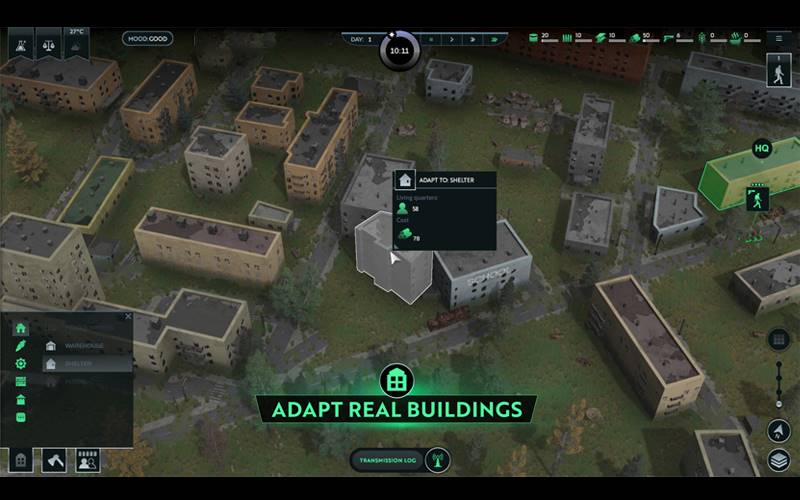The image size is (800, 500).
Task: Switch to the house category tab
Action: (x=21, y=328)
